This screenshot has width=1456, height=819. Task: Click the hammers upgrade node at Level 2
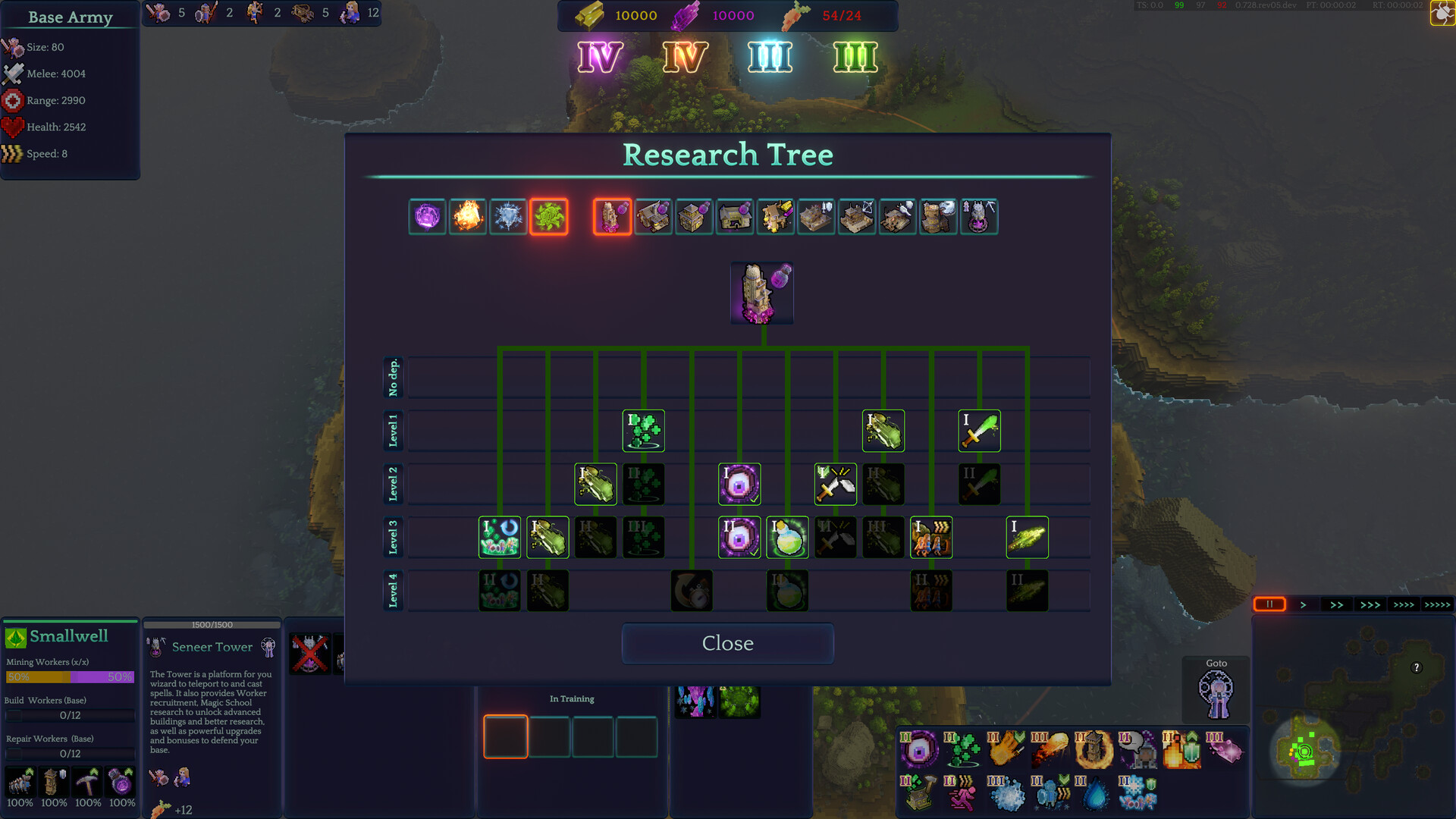[x=835, y=484]
